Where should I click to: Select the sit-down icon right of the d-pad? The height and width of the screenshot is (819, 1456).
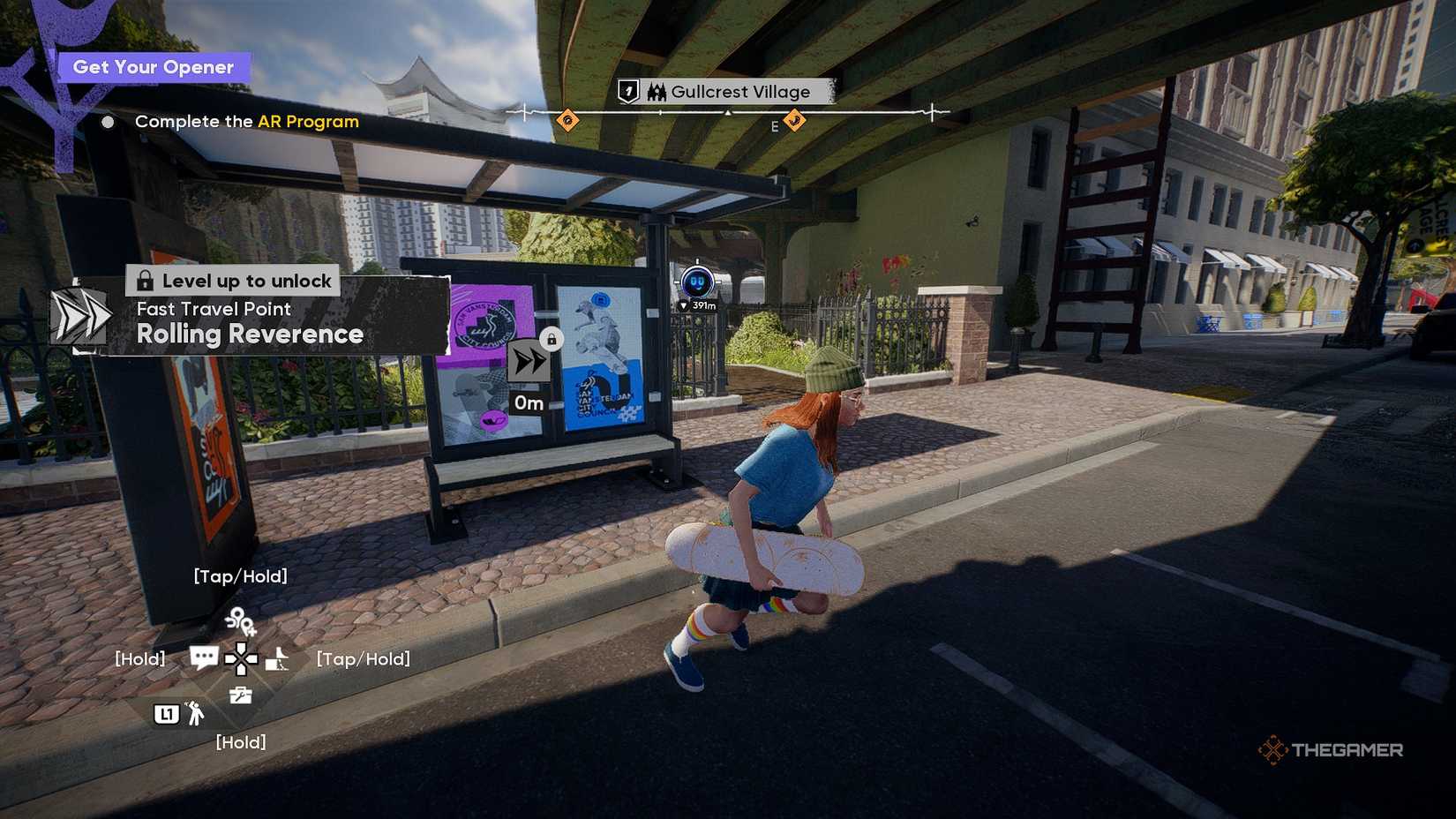277,660
